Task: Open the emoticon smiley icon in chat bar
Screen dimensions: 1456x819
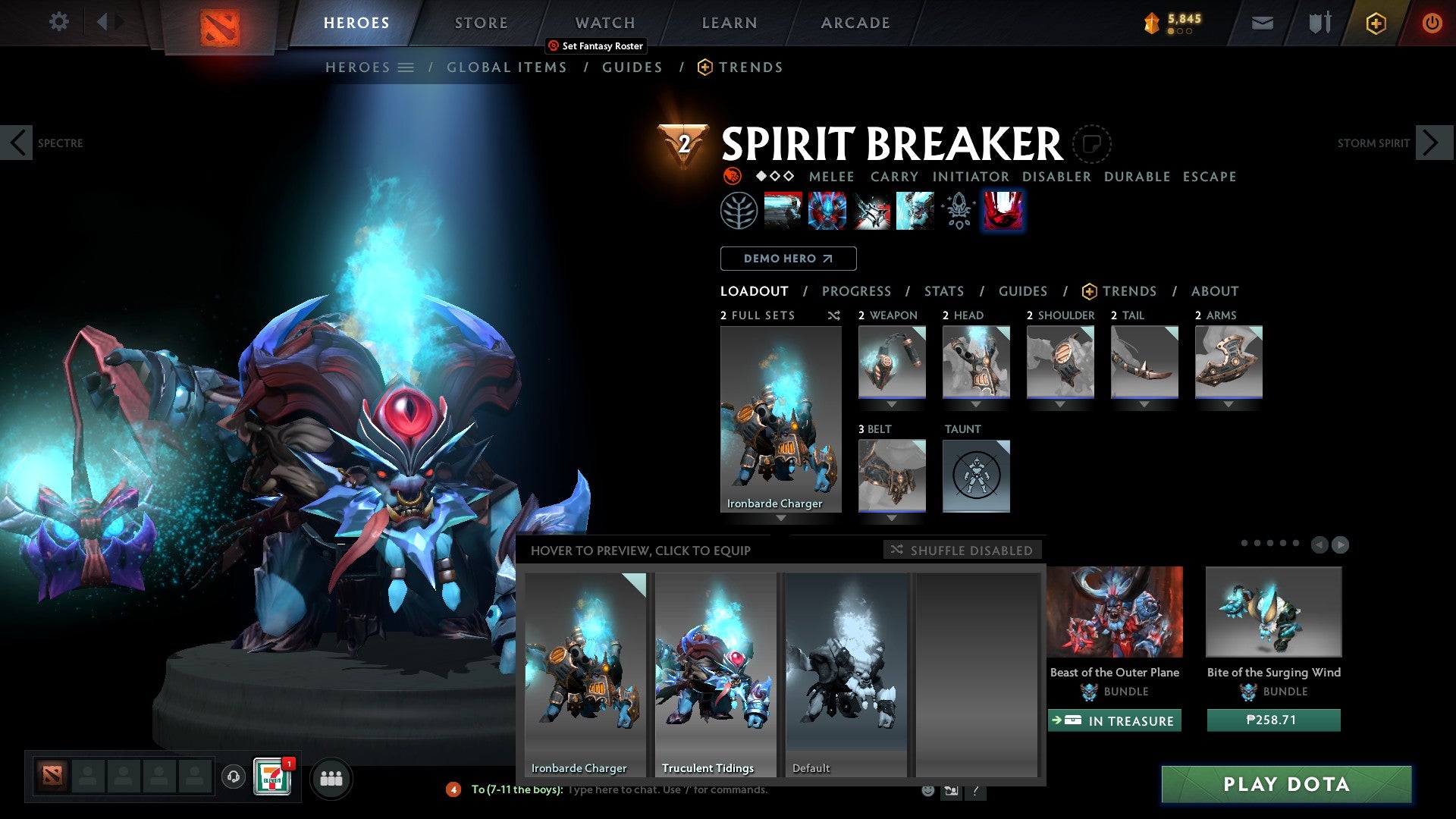Action: (927, 789)
